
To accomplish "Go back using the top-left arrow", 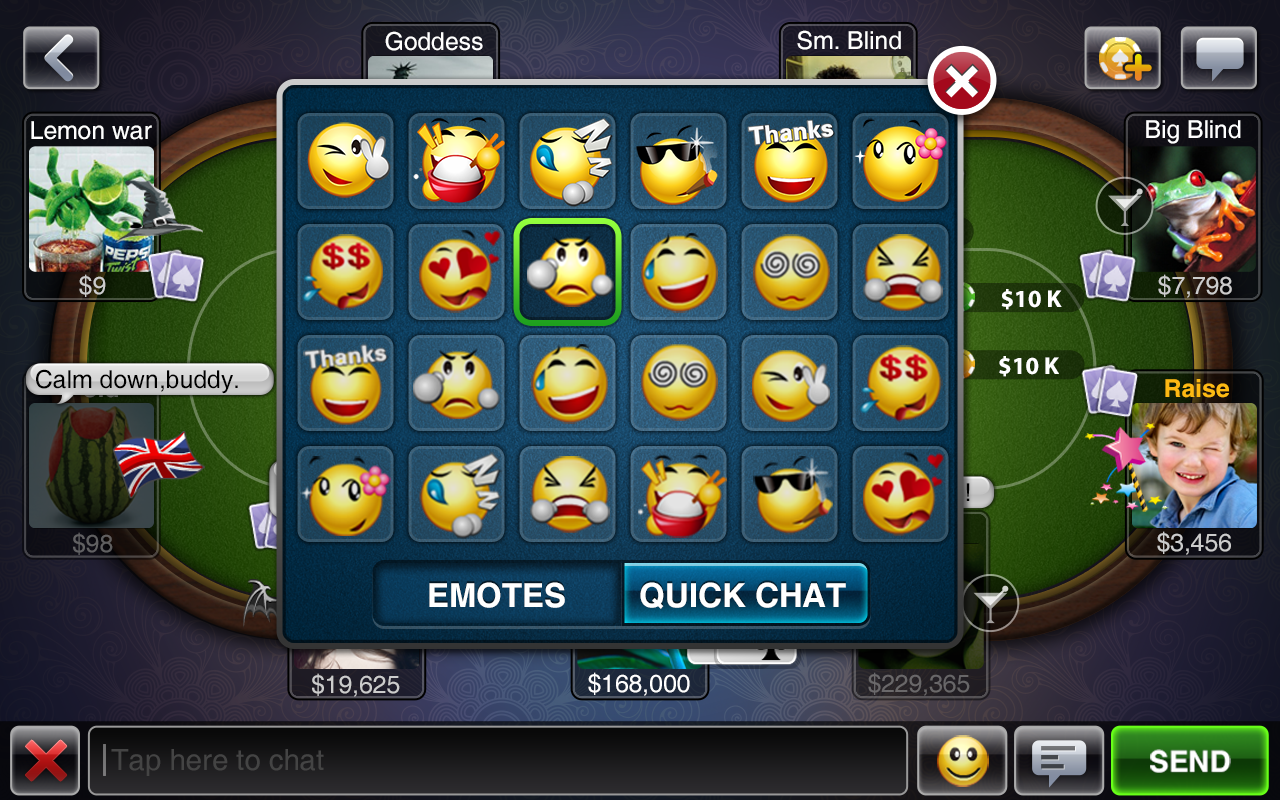I will pos(61,58).
